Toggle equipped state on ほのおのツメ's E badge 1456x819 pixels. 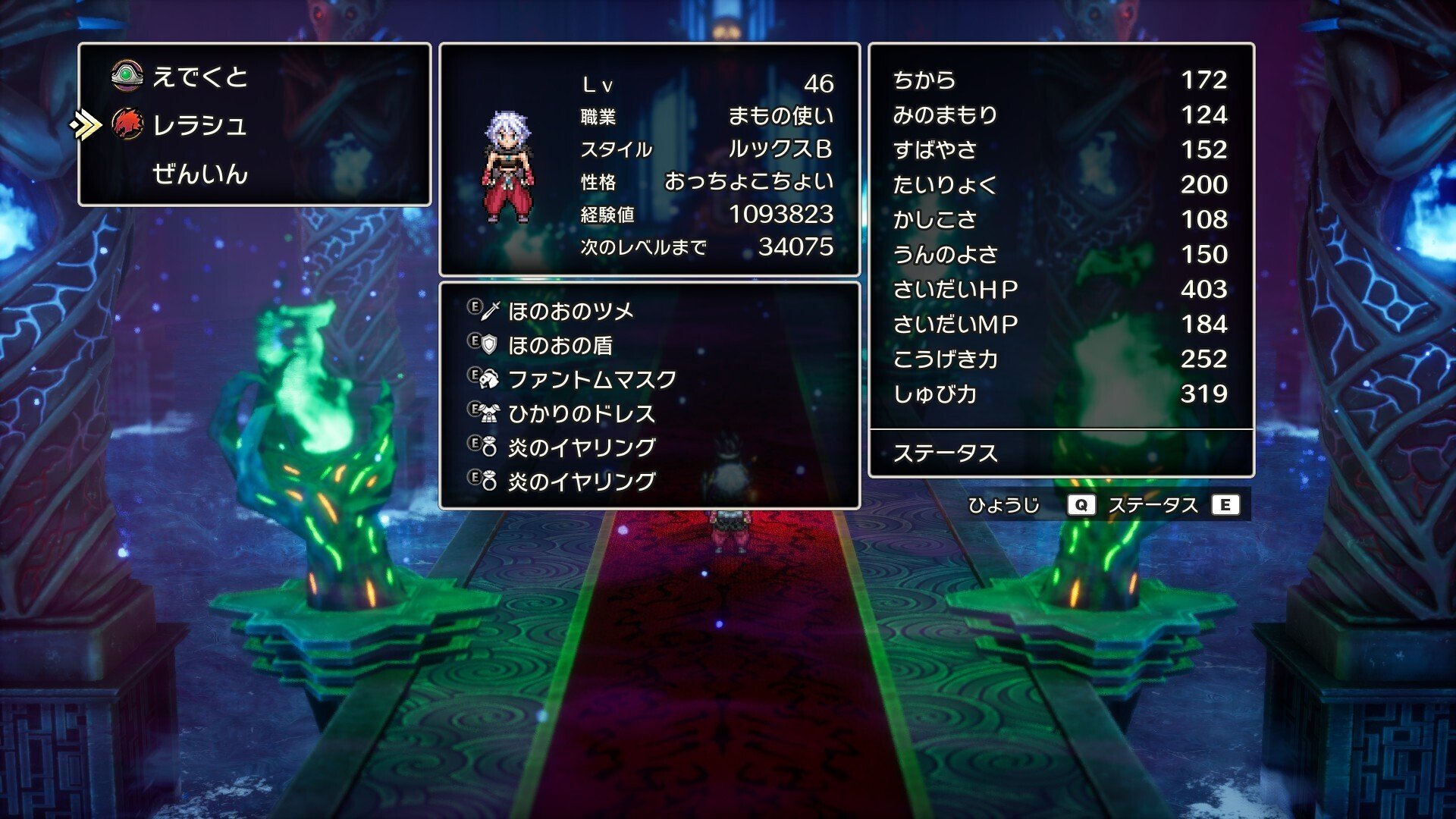(475, 306)
